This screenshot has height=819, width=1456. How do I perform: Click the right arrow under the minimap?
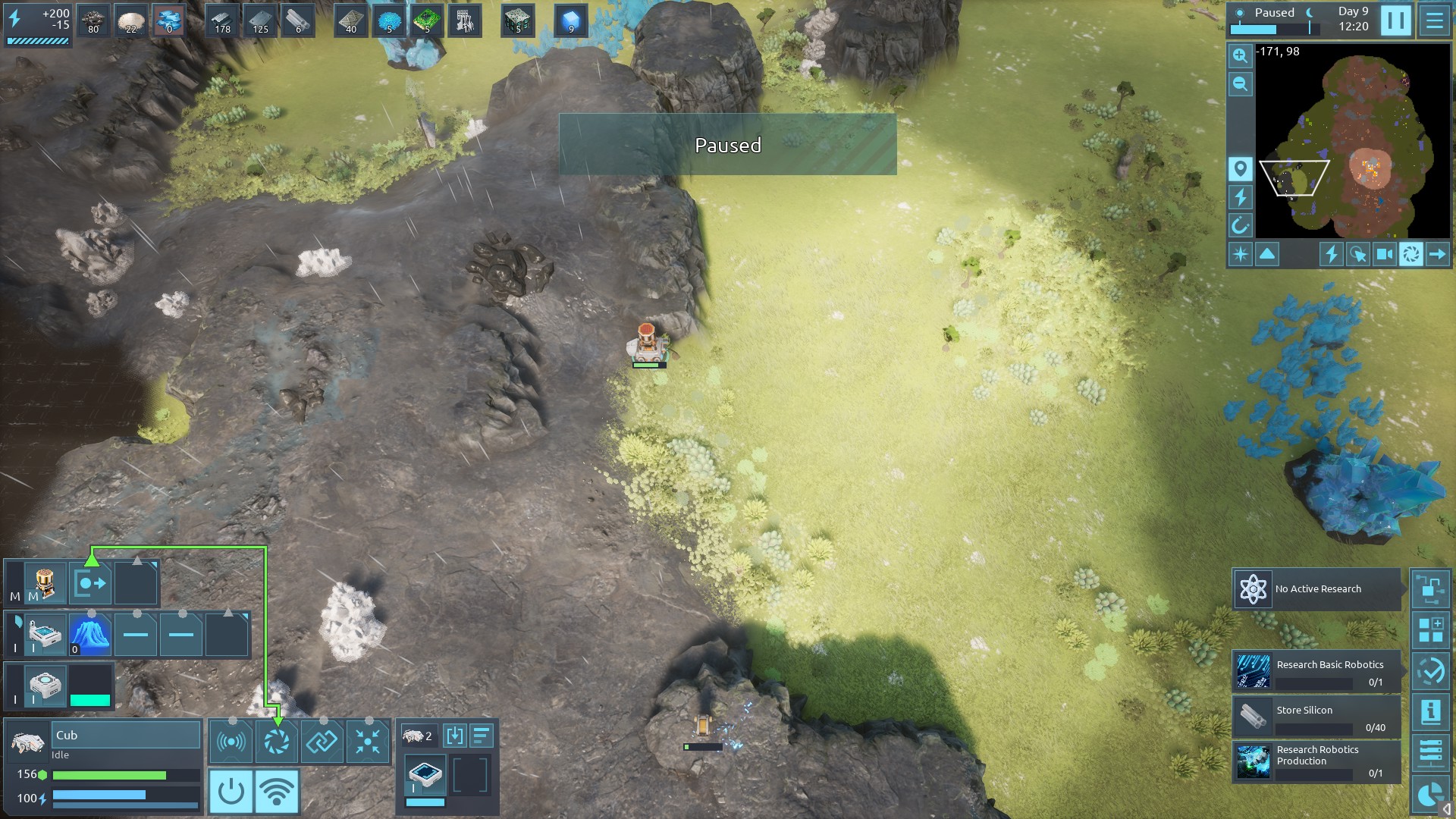(x=1437, y=255)
